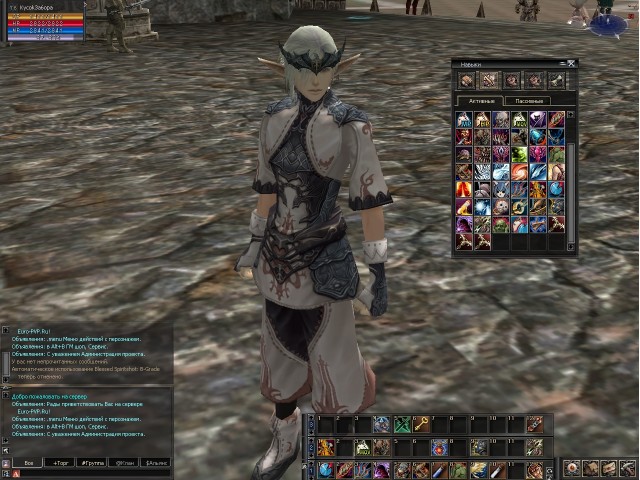Screen dimensions: 640x480
Task: Switch to the +Торг trade chat tab
Action: click(60, 463)
